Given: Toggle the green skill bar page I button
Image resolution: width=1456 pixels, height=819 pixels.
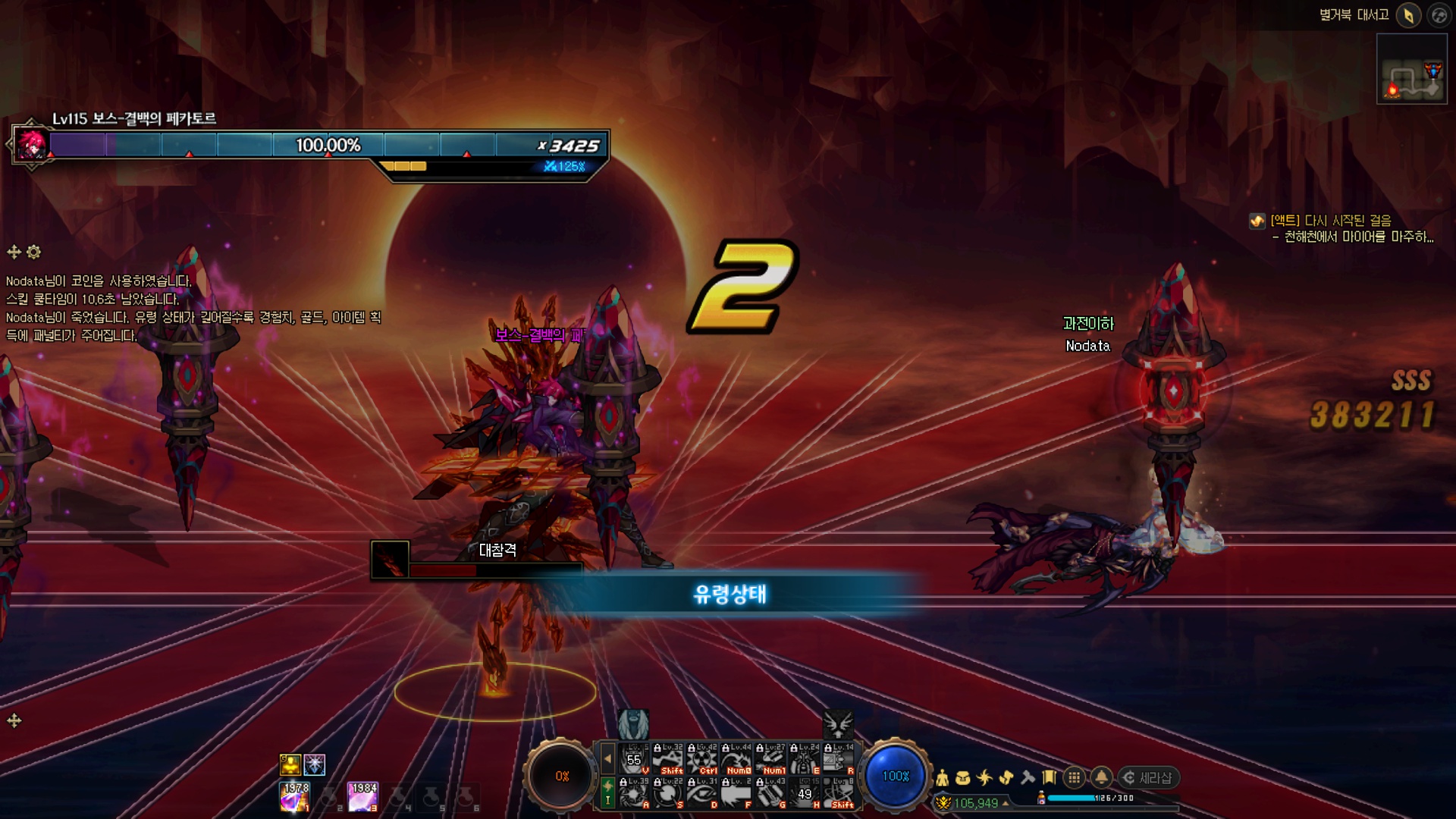Looking at the screenshot, I should click(607, 792).
